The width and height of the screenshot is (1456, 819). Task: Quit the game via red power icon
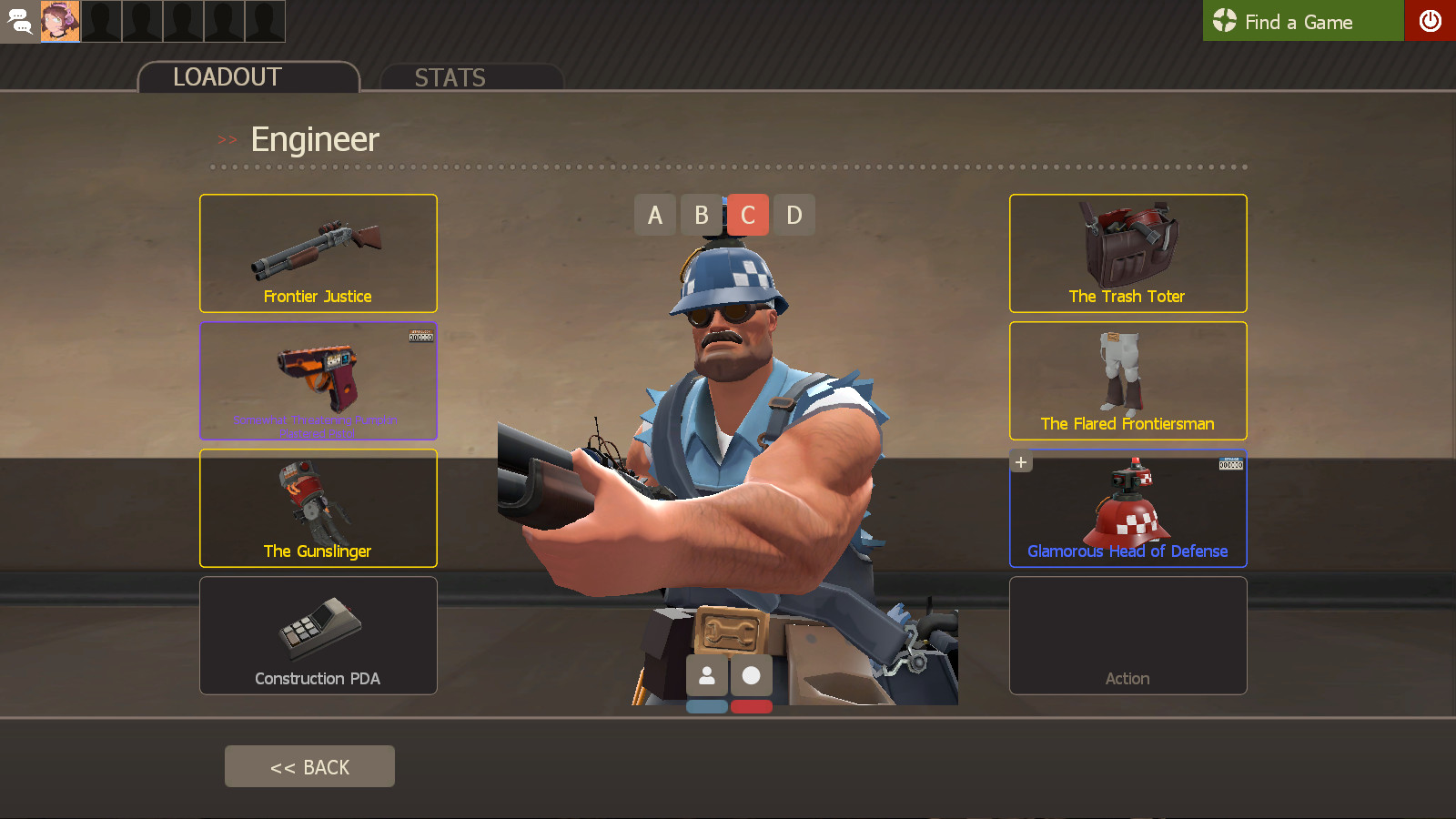1431,21
